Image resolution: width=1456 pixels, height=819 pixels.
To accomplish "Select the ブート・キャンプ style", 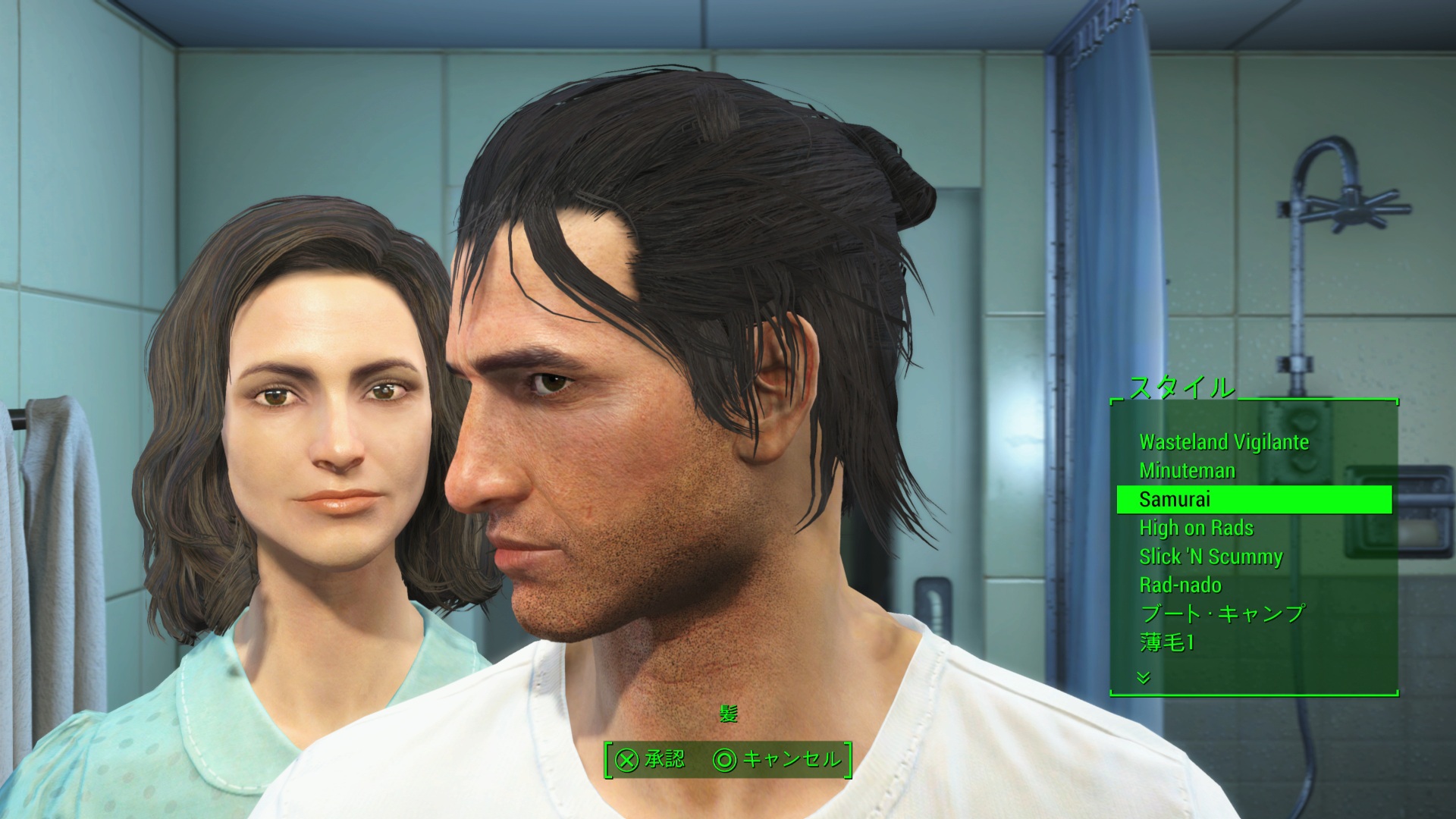I will point(1222,613).
